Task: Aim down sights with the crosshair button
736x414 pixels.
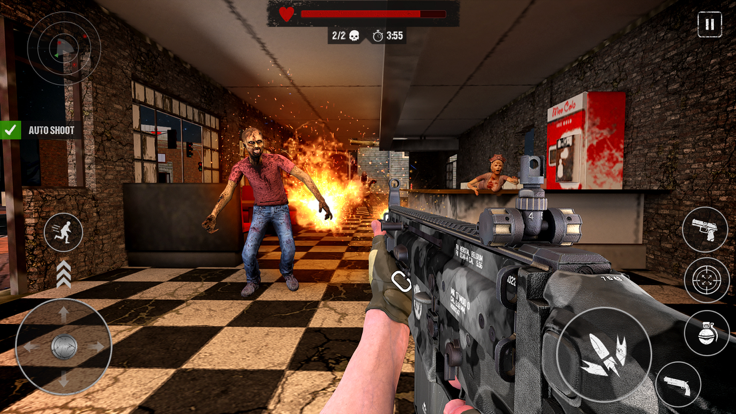Action: 706,281
